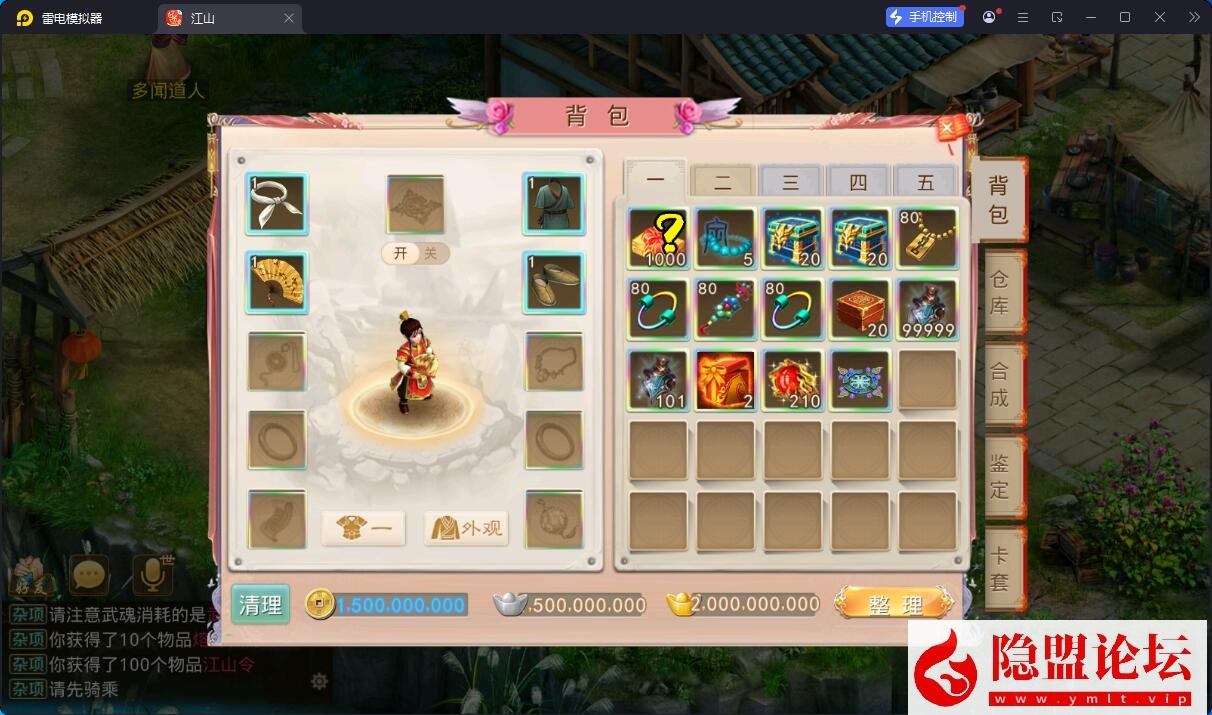Select the red gift box with bow
Screen dimensions: 1212x715
coord(725,380)
